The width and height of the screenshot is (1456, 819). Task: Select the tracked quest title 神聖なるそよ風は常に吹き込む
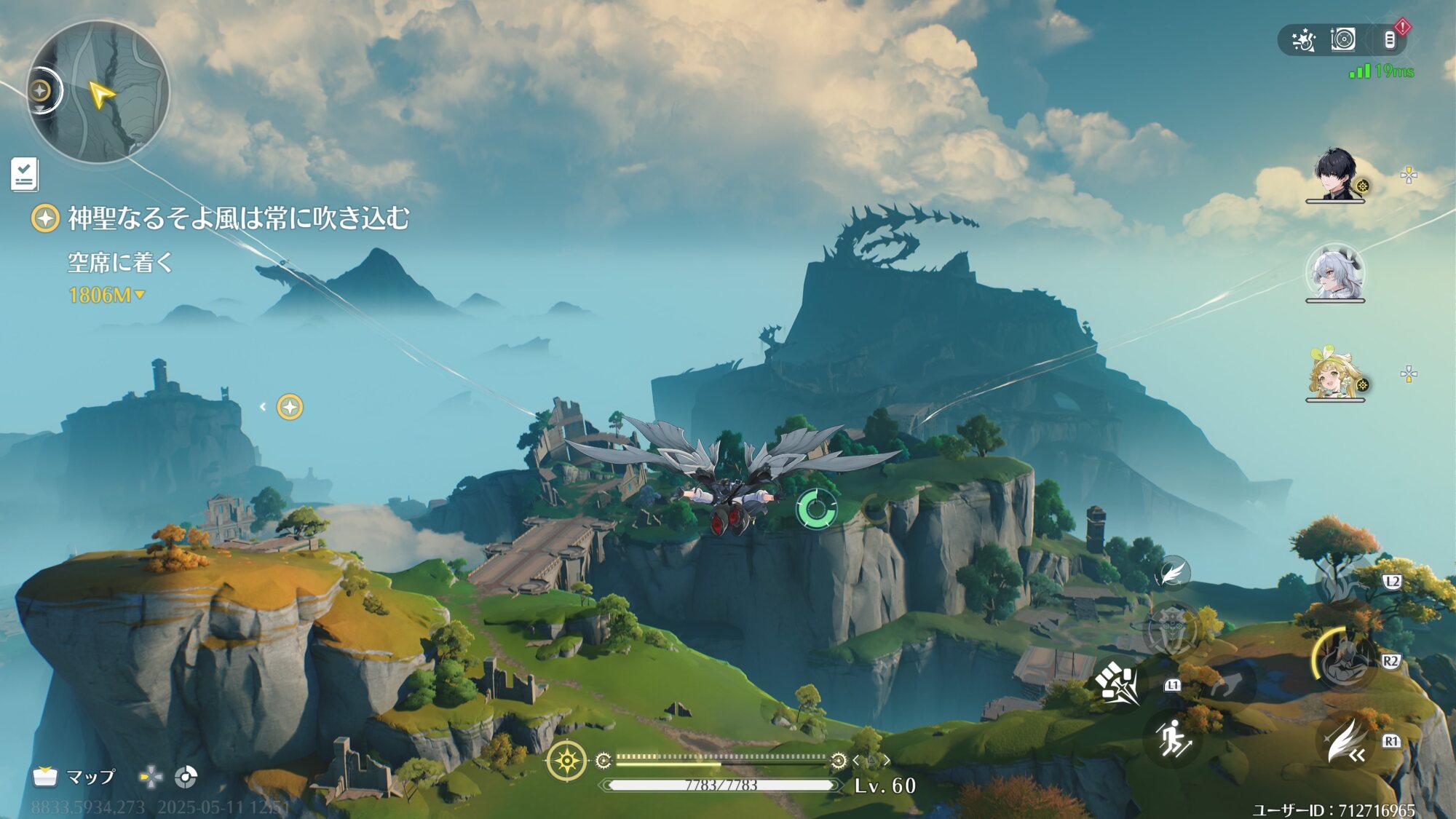pyautogui.click(x=238, y=218)
